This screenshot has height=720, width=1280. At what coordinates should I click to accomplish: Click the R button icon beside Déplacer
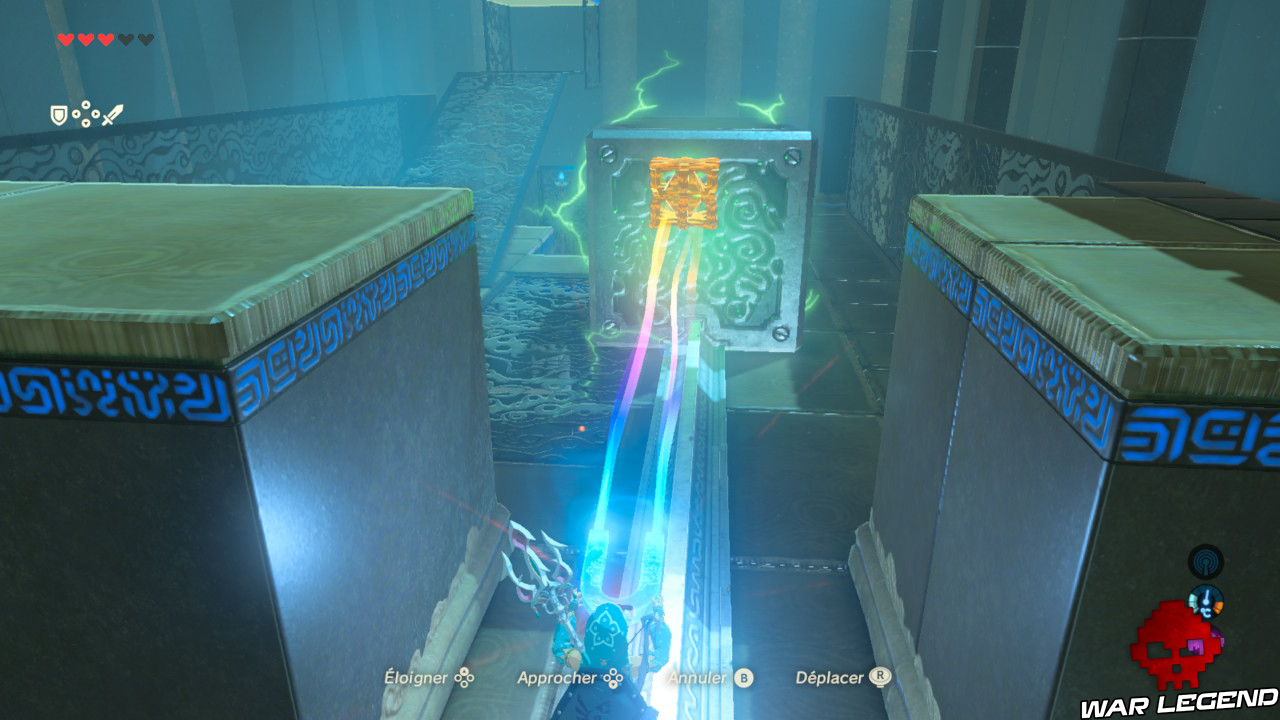880,677
